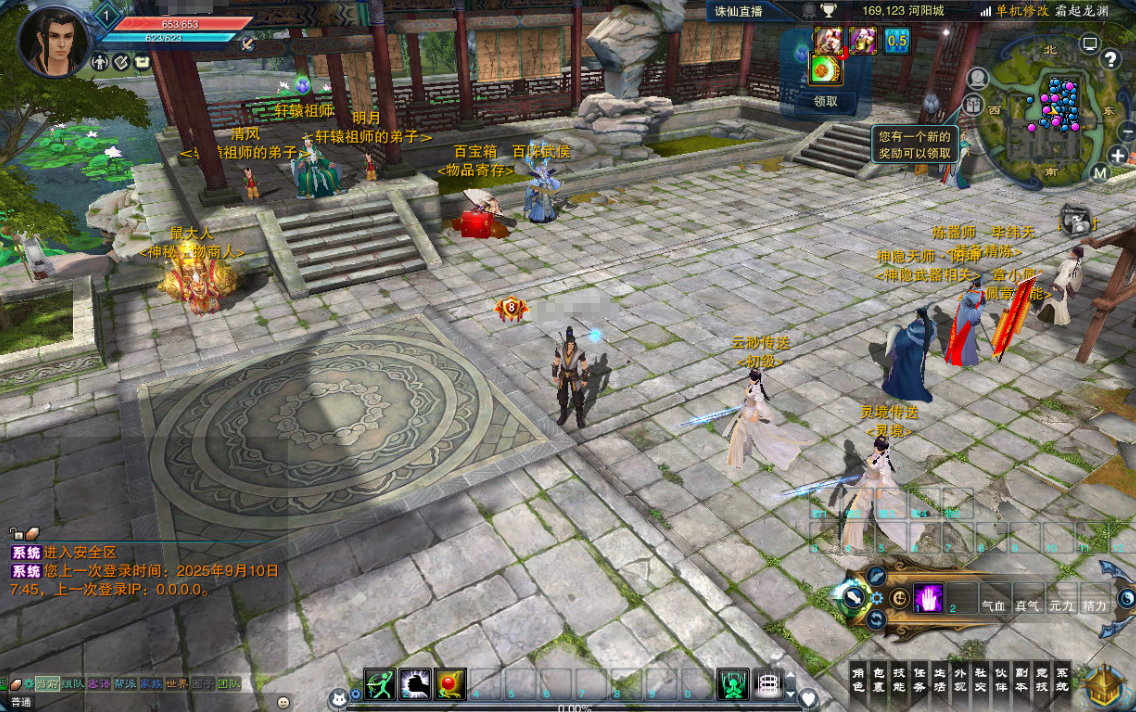Viewport: 1136px width, 712px height.
Task: Click the player portrait avatar
Action: pos(52,42)
